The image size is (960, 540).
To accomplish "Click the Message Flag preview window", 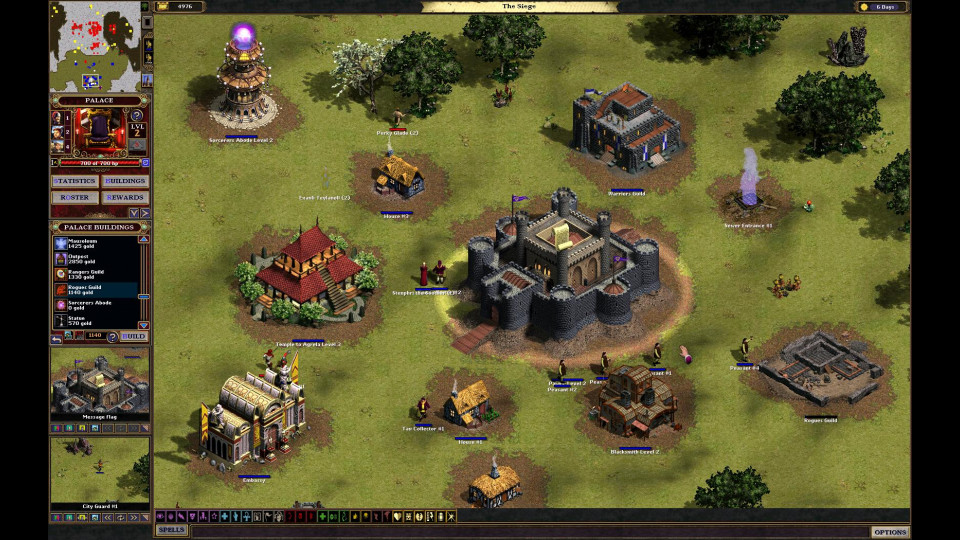I will (x=100, y=381).
